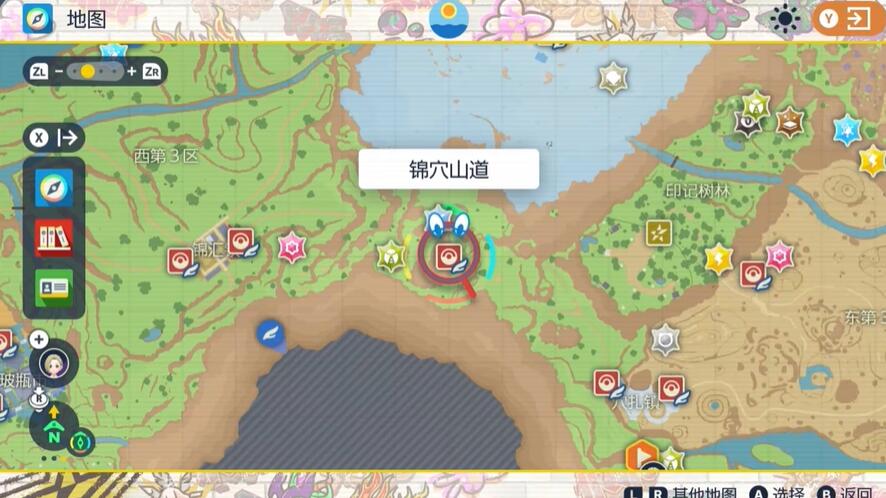
Task: Open the green profile card icon
Action: click(54, 288)
